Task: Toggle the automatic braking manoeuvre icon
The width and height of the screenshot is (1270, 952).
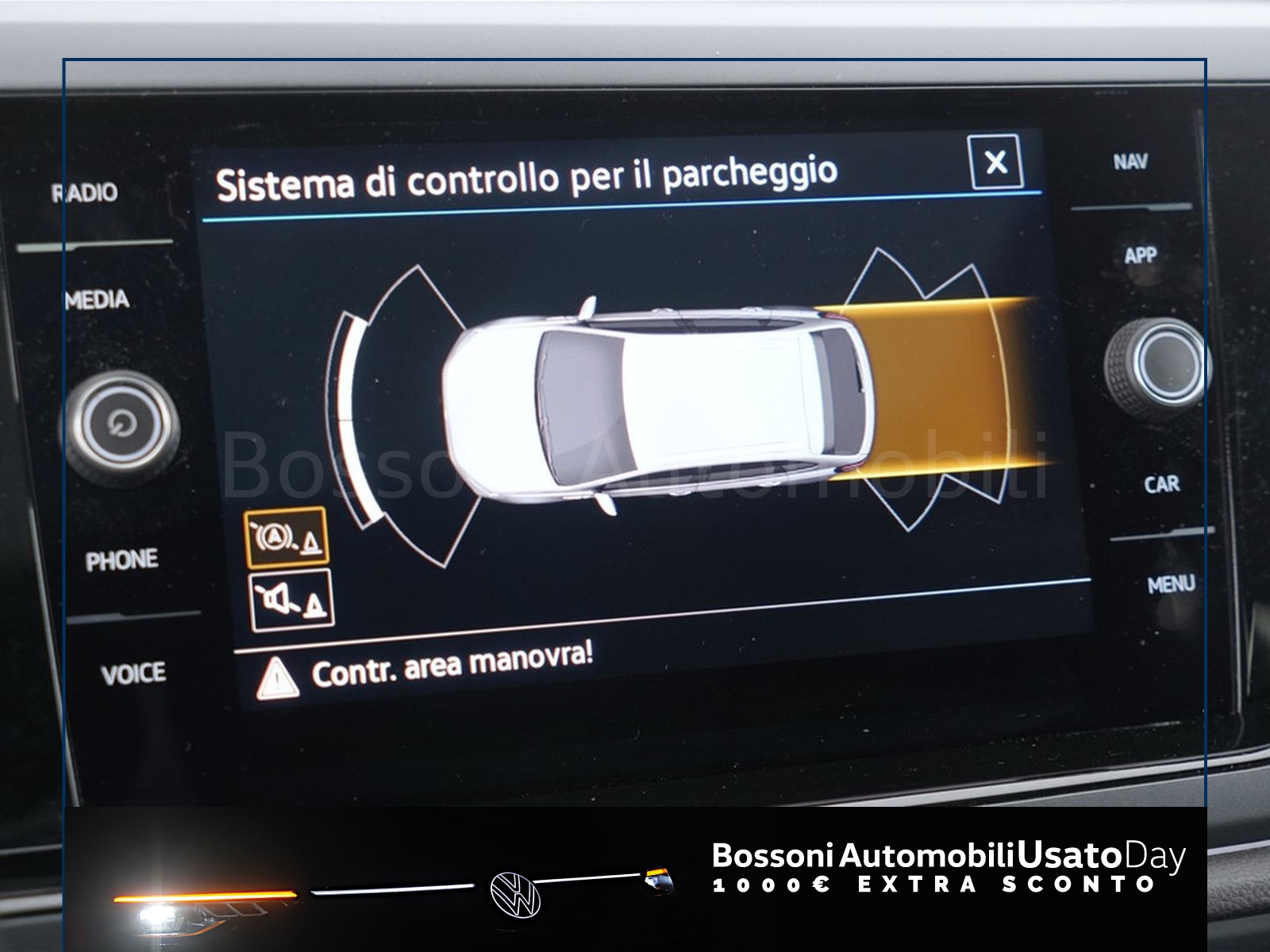Action: point(286,538)
